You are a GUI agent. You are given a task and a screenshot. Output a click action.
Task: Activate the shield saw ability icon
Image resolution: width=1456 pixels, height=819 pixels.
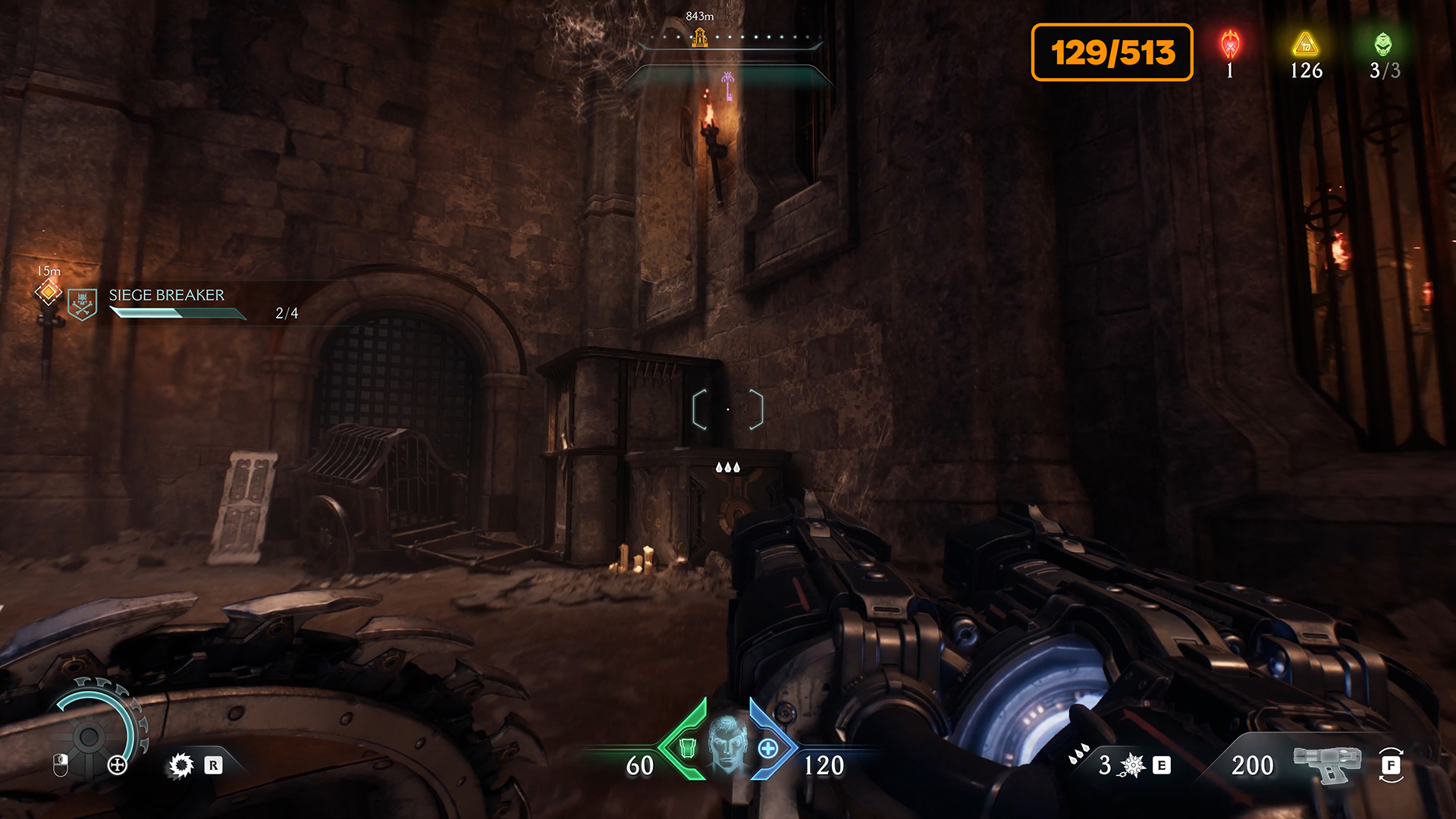pos(181,765)
